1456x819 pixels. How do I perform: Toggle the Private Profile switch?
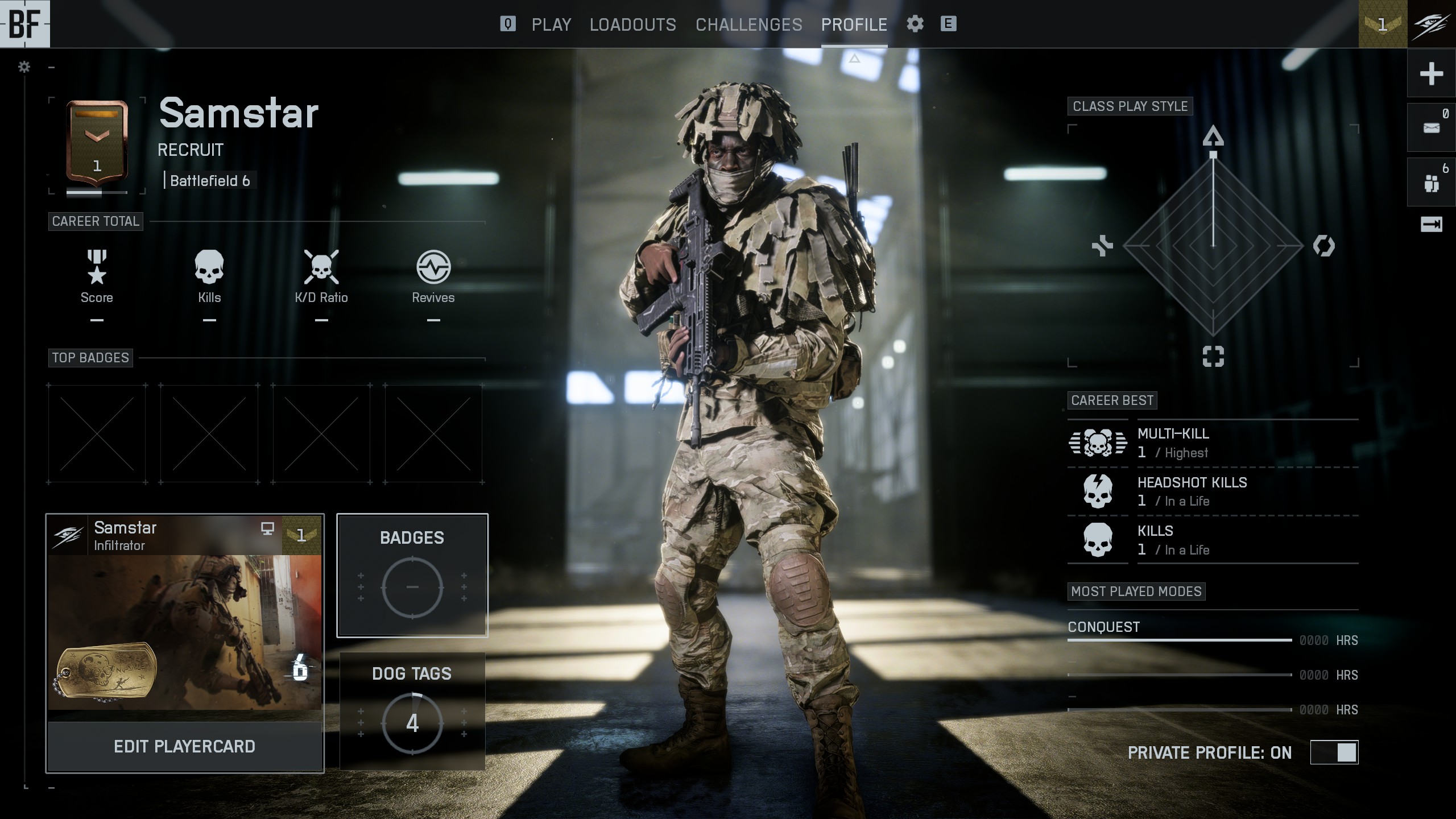1334,752
